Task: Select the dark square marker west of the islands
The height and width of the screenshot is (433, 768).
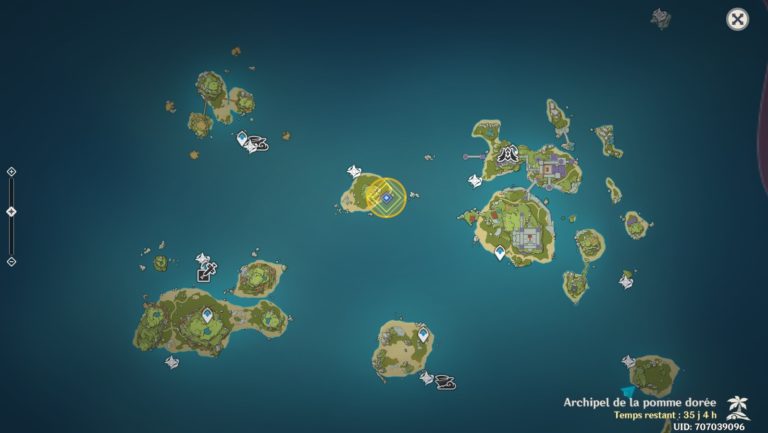Action: tap(205, 272)
